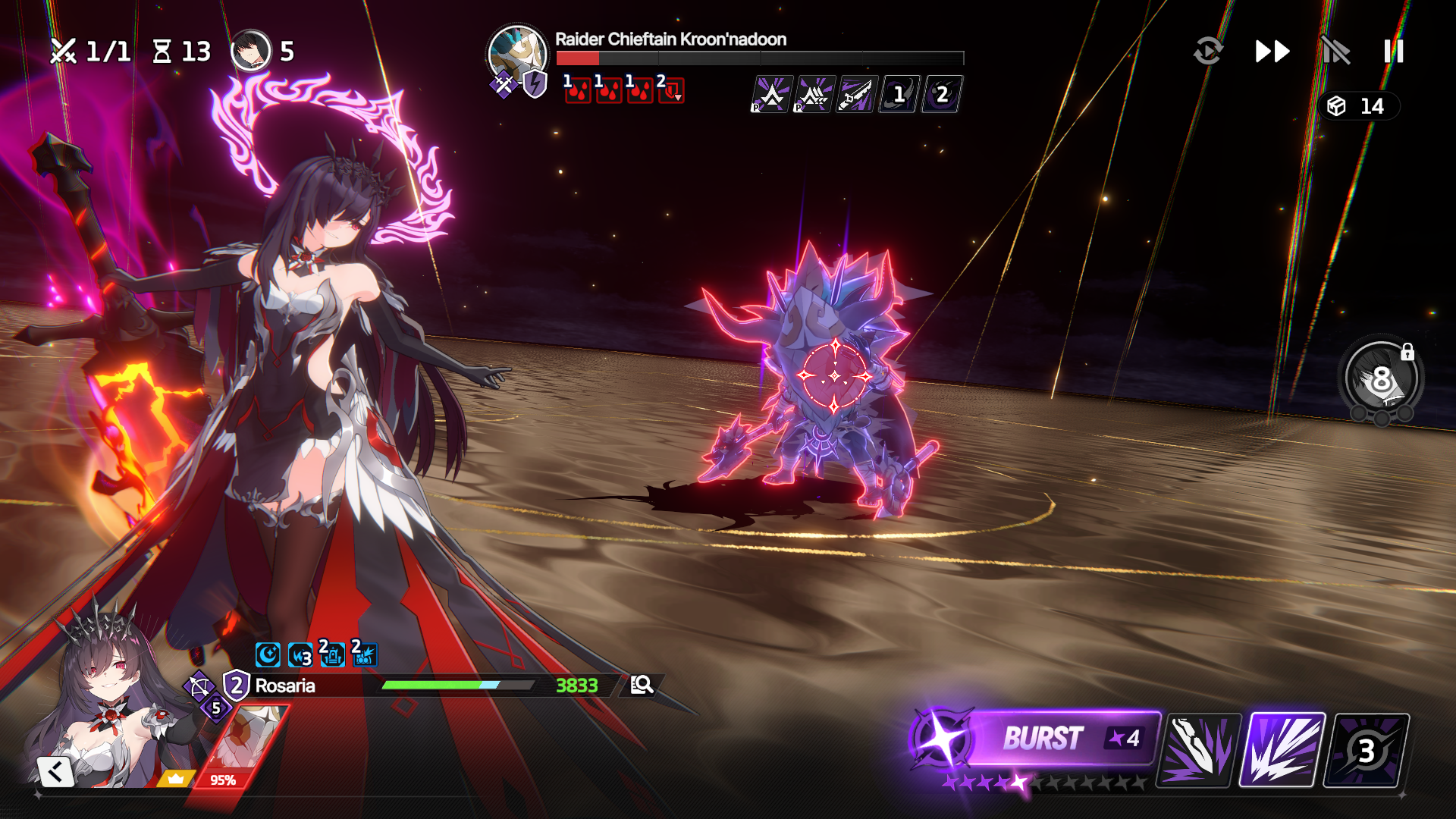The height and width of the screenshot is (819, 1456).
Task: Toggle the crossed-out skip animation icon
Action: click(x=1335, y=52)
